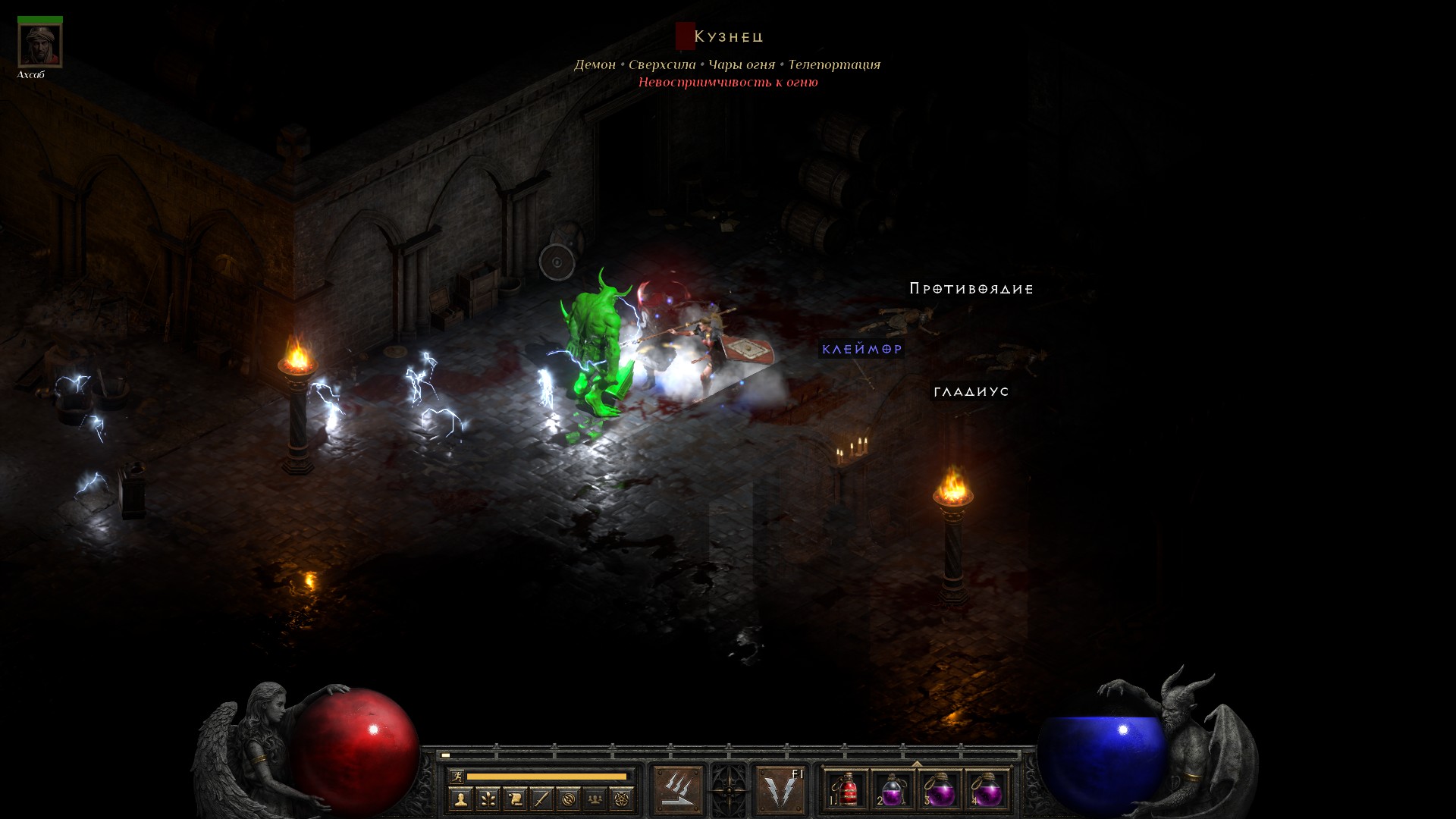The height and width of the screenshot is (819, 1456).
Task: Toggle the run/walk button
Action: pyautogui.click(x=456, y=777)
